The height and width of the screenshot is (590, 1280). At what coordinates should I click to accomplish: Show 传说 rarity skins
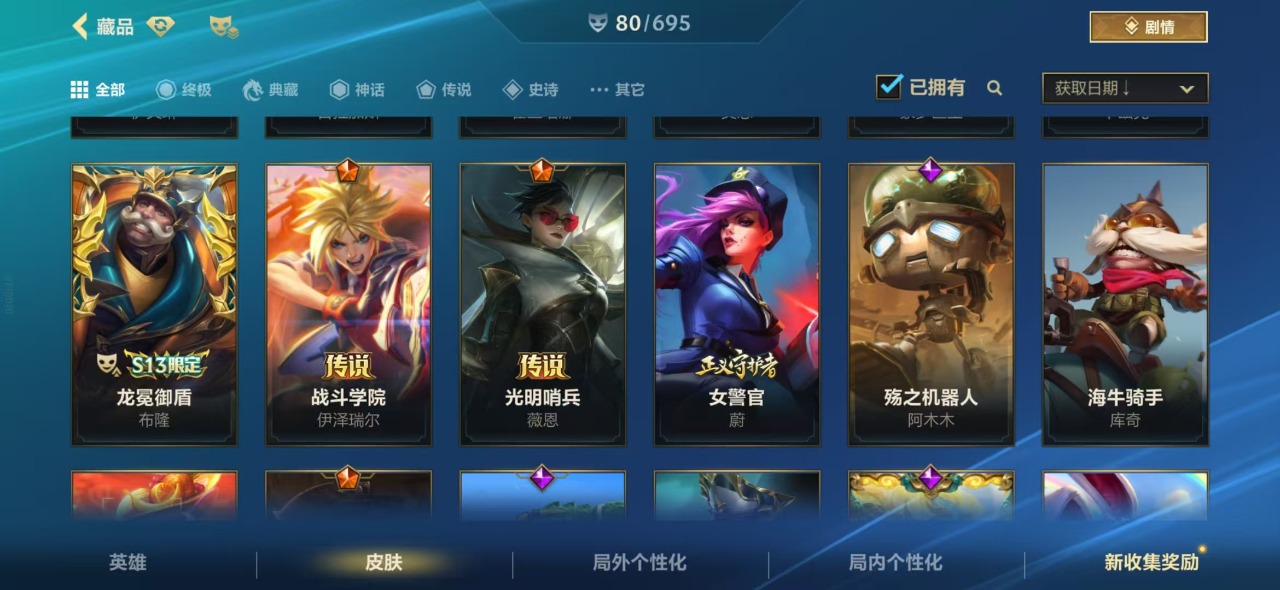click(x=444, y=90)
